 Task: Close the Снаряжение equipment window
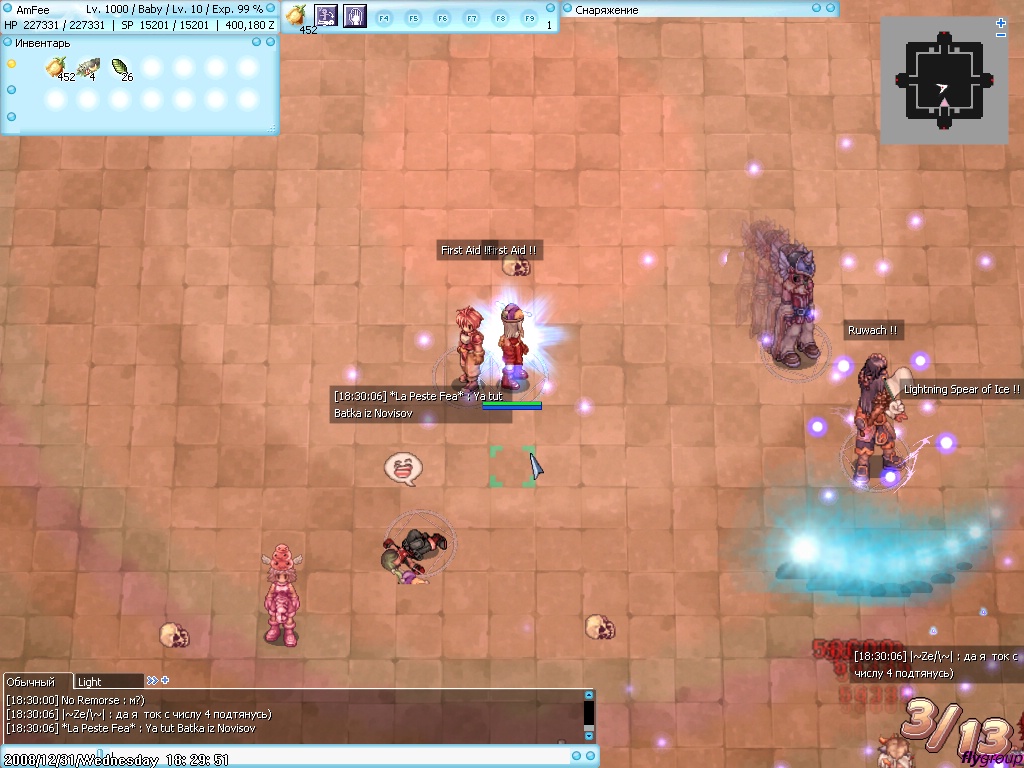point(830,9)
